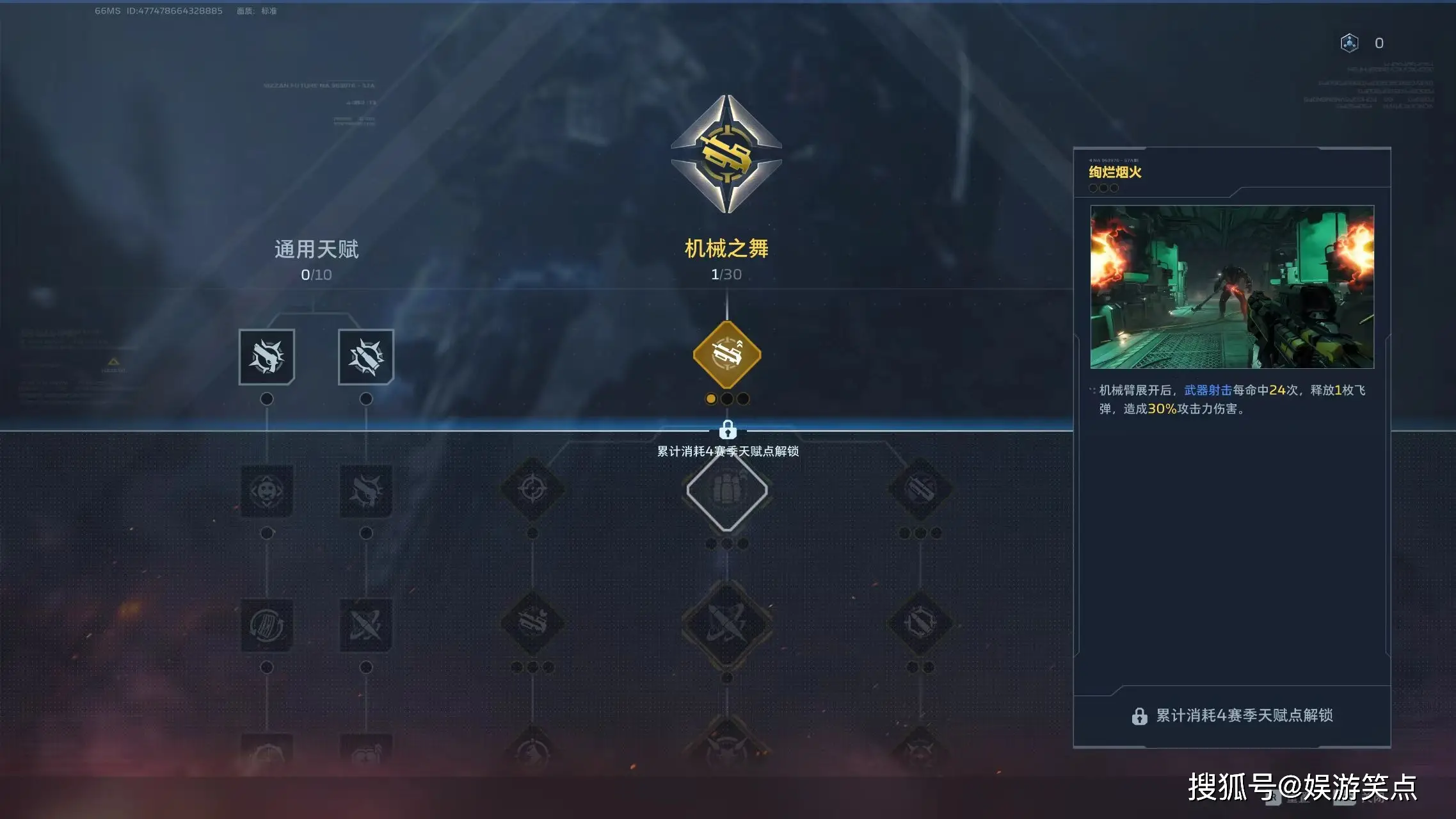Switch to the 通用天赋 talent tab

(316, 248)
